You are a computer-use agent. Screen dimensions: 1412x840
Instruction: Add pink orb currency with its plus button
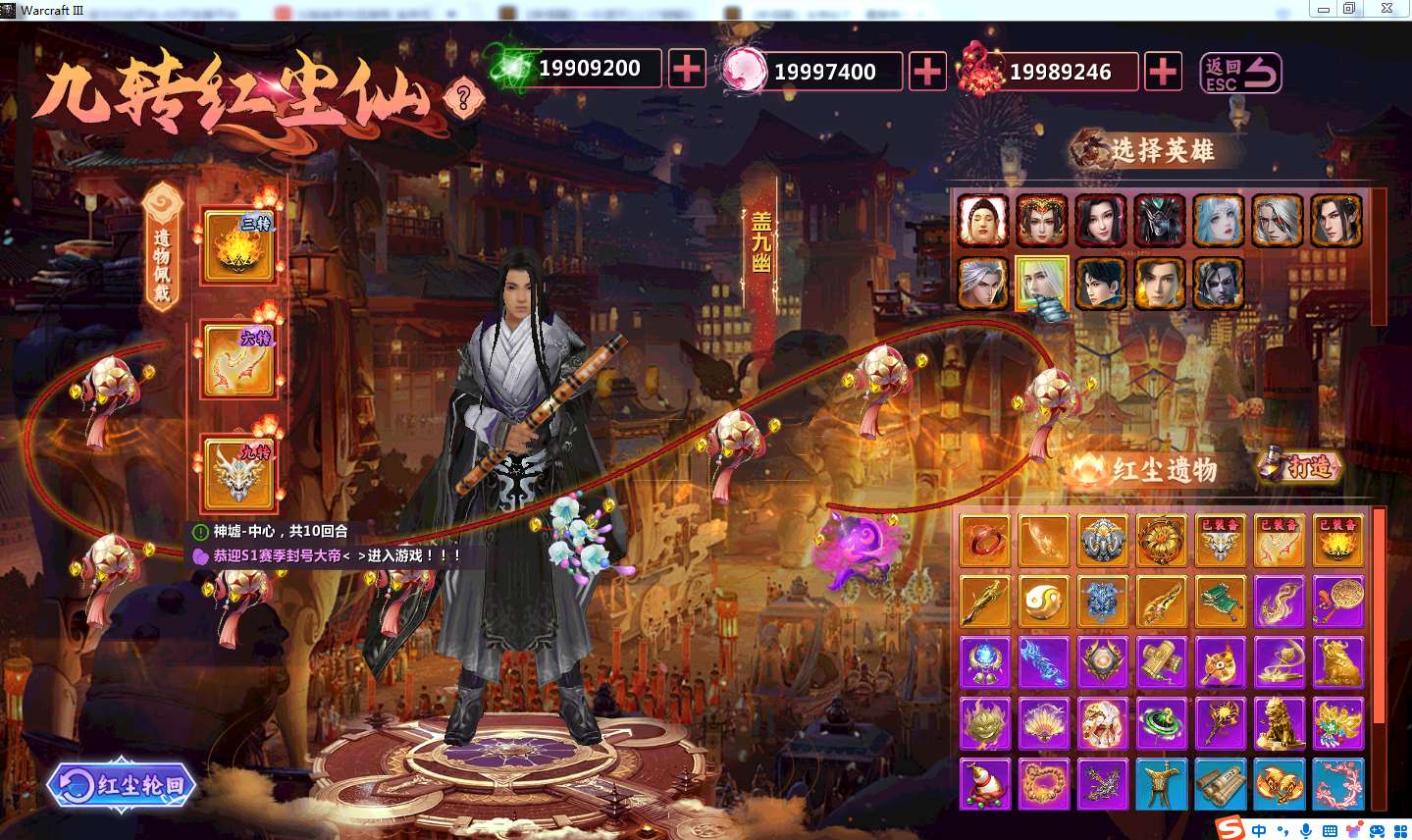pos(927,72)
